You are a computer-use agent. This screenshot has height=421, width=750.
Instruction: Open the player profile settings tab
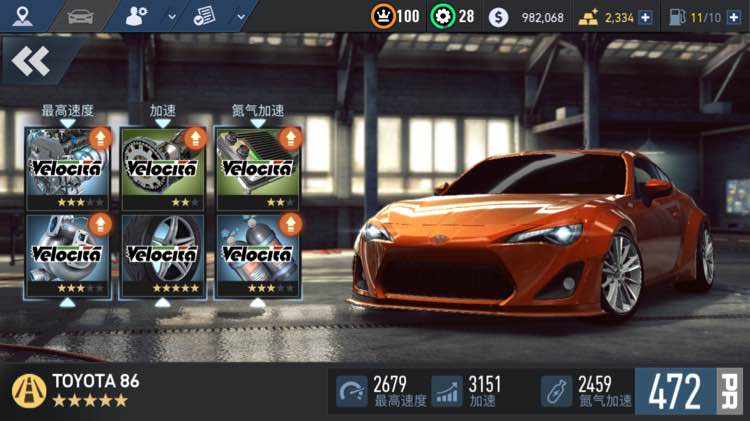(x=137, y=16)
